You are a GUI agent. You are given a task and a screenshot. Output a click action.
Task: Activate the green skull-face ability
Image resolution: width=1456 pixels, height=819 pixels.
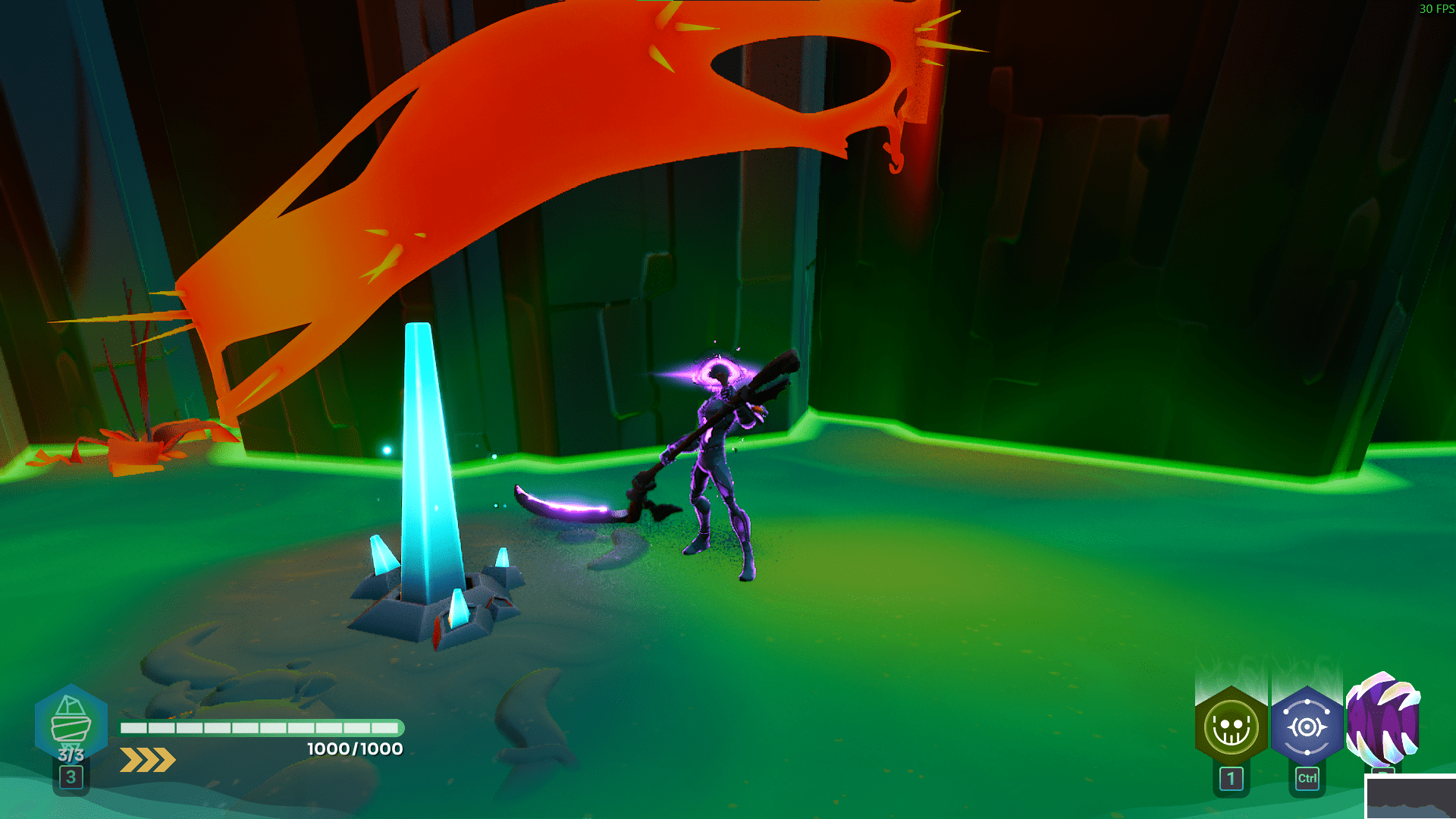coord(1231,728)
